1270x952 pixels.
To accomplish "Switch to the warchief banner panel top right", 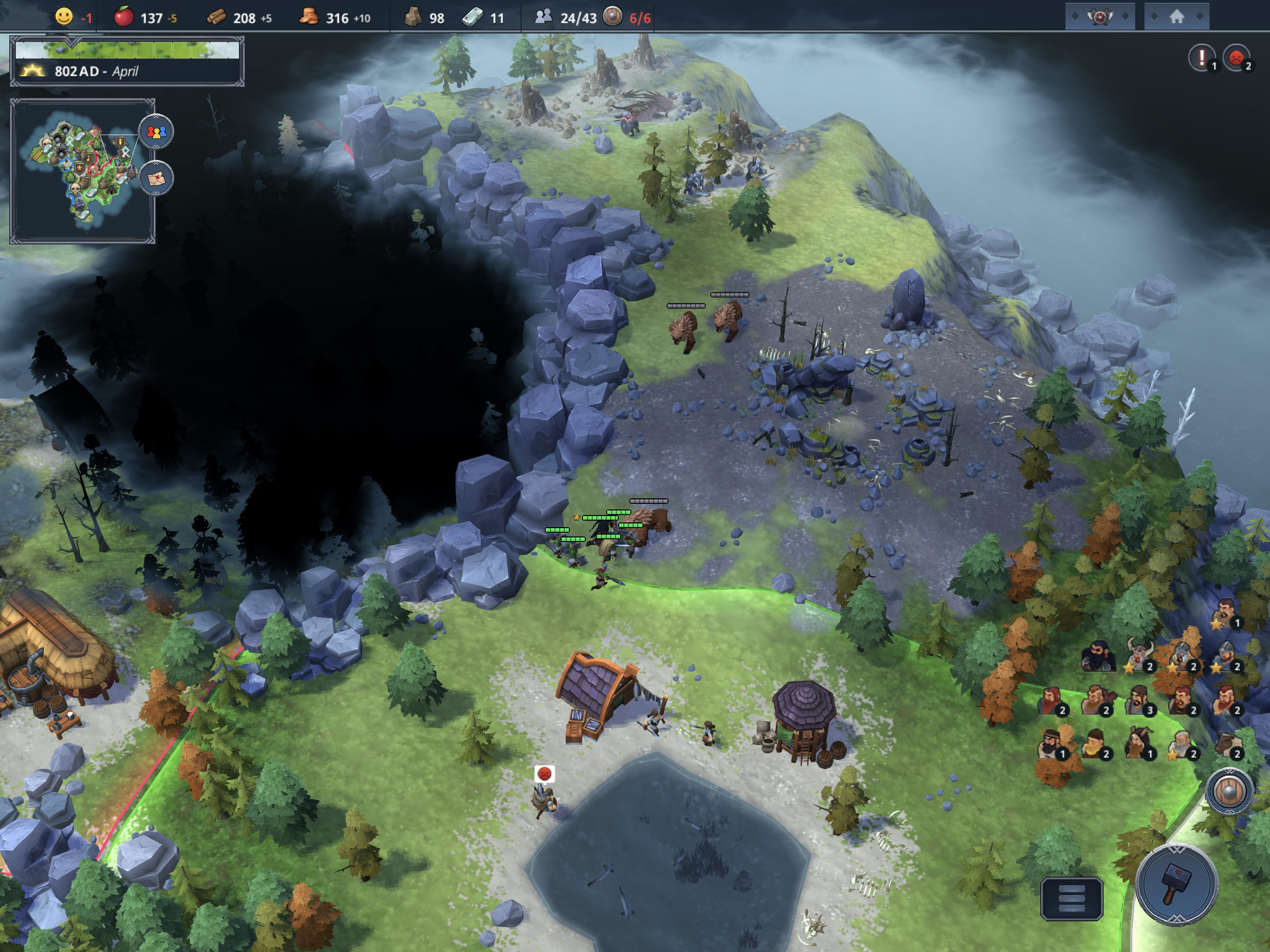I will click(x=1100, y=17).
